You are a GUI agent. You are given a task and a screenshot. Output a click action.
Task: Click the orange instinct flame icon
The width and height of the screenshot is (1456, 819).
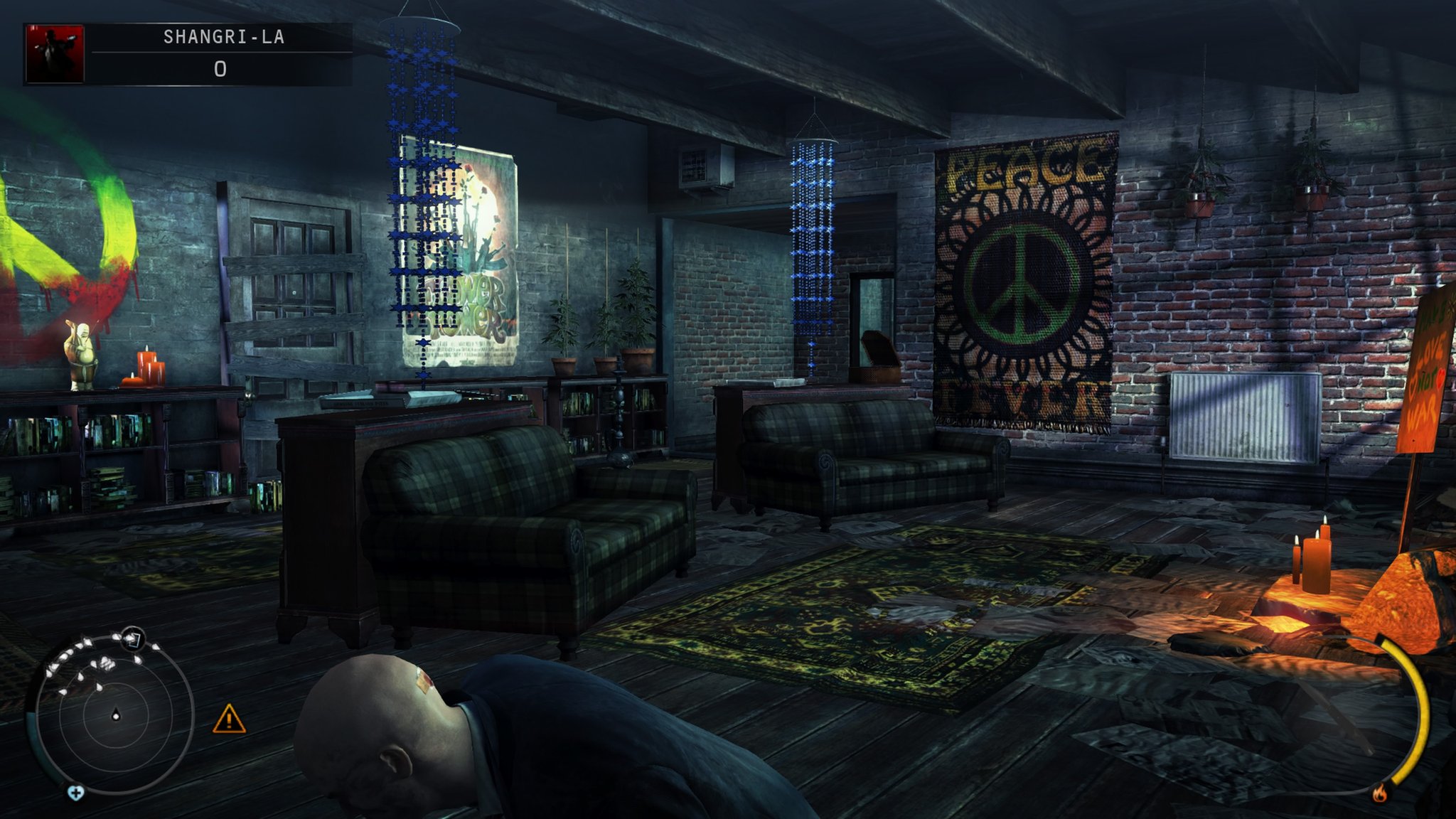pos(1380,792)
